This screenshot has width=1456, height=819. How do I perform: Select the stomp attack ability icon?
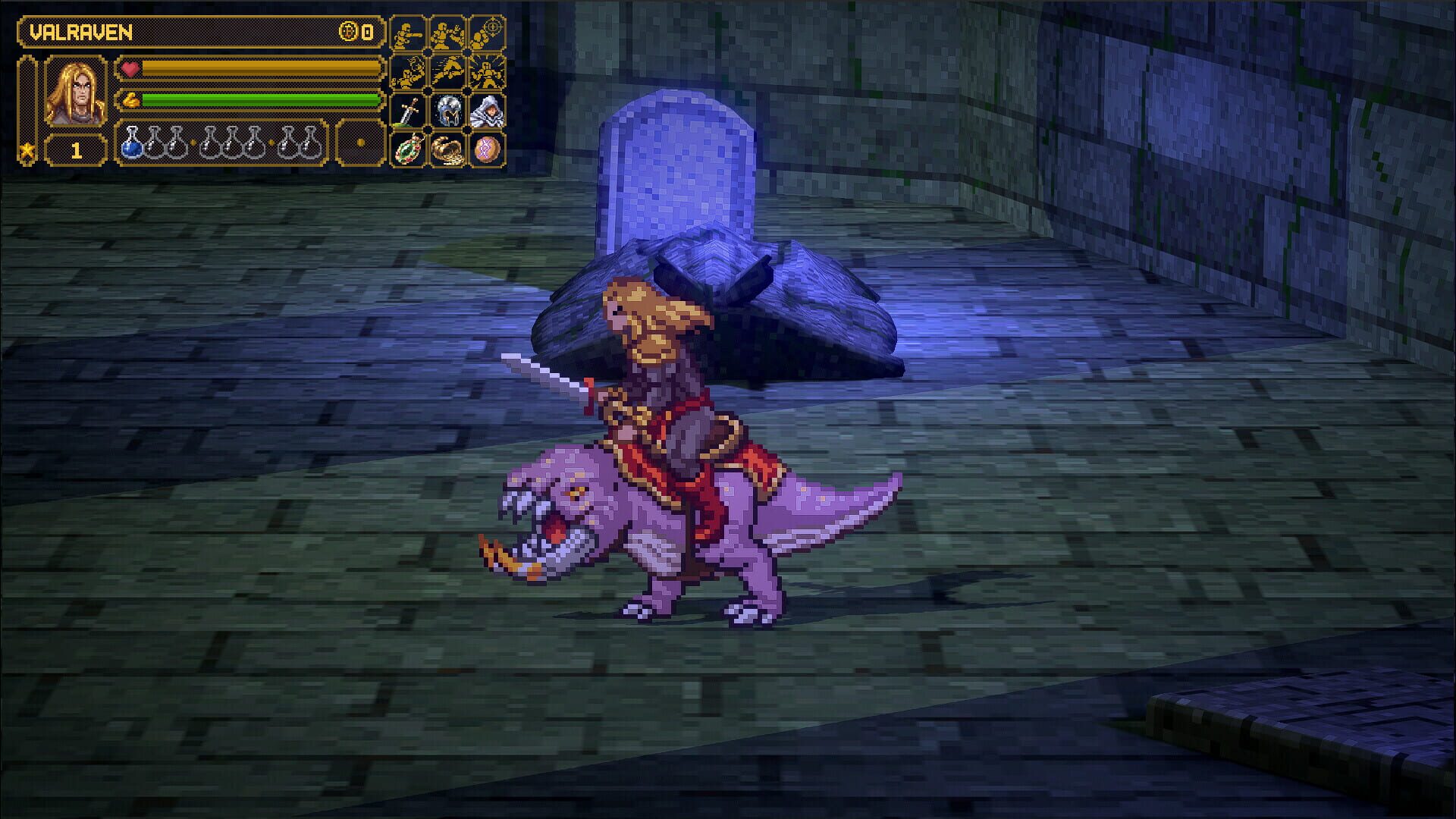click(407, 74)
